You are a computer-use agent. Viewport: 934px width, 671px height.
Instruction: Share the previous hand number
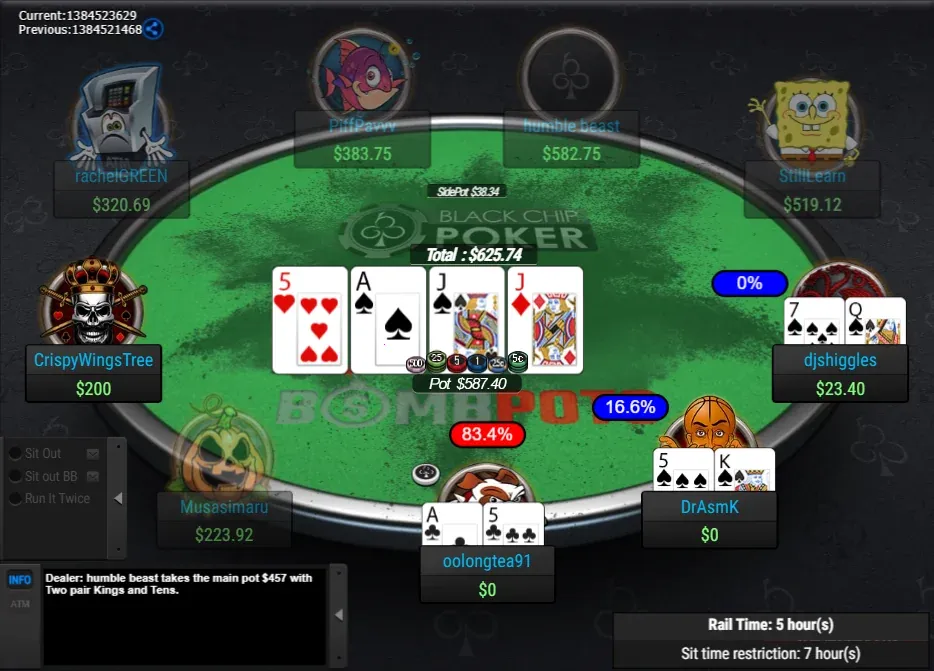pyautogui.click(x=153, y=29)
